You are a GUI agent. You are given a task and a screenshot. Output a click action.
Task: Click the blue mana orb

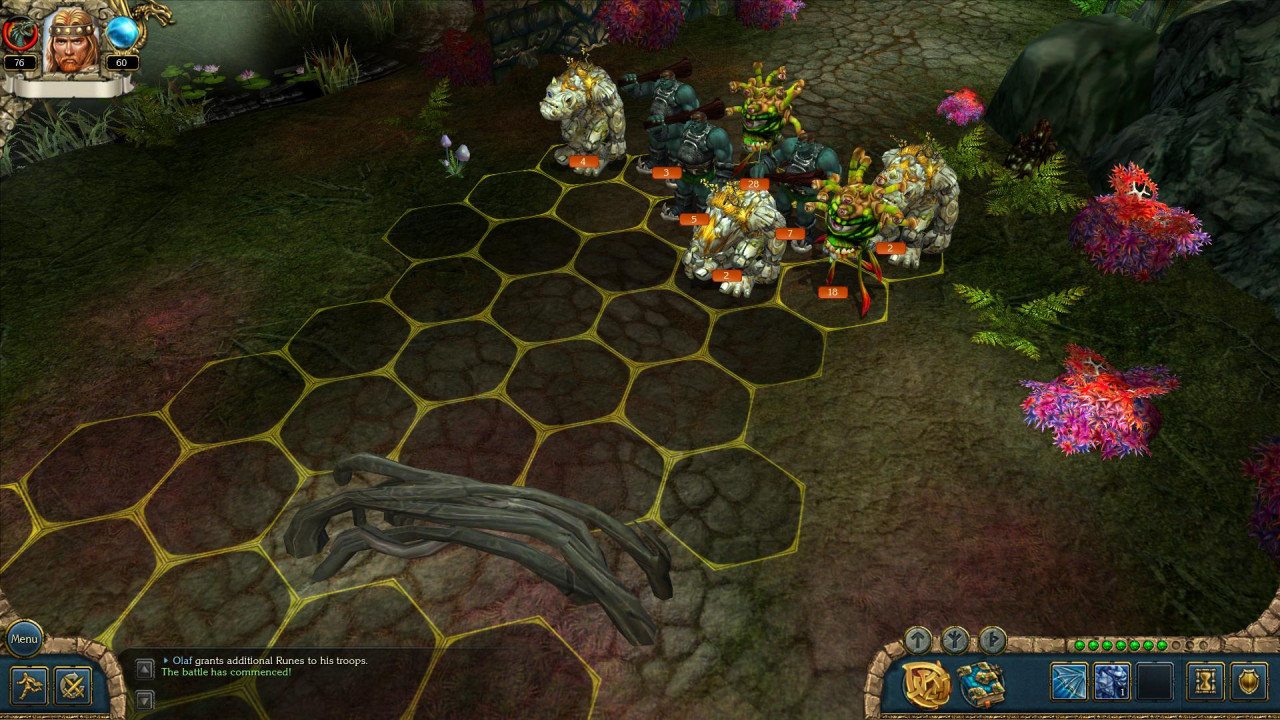point(122,34)
